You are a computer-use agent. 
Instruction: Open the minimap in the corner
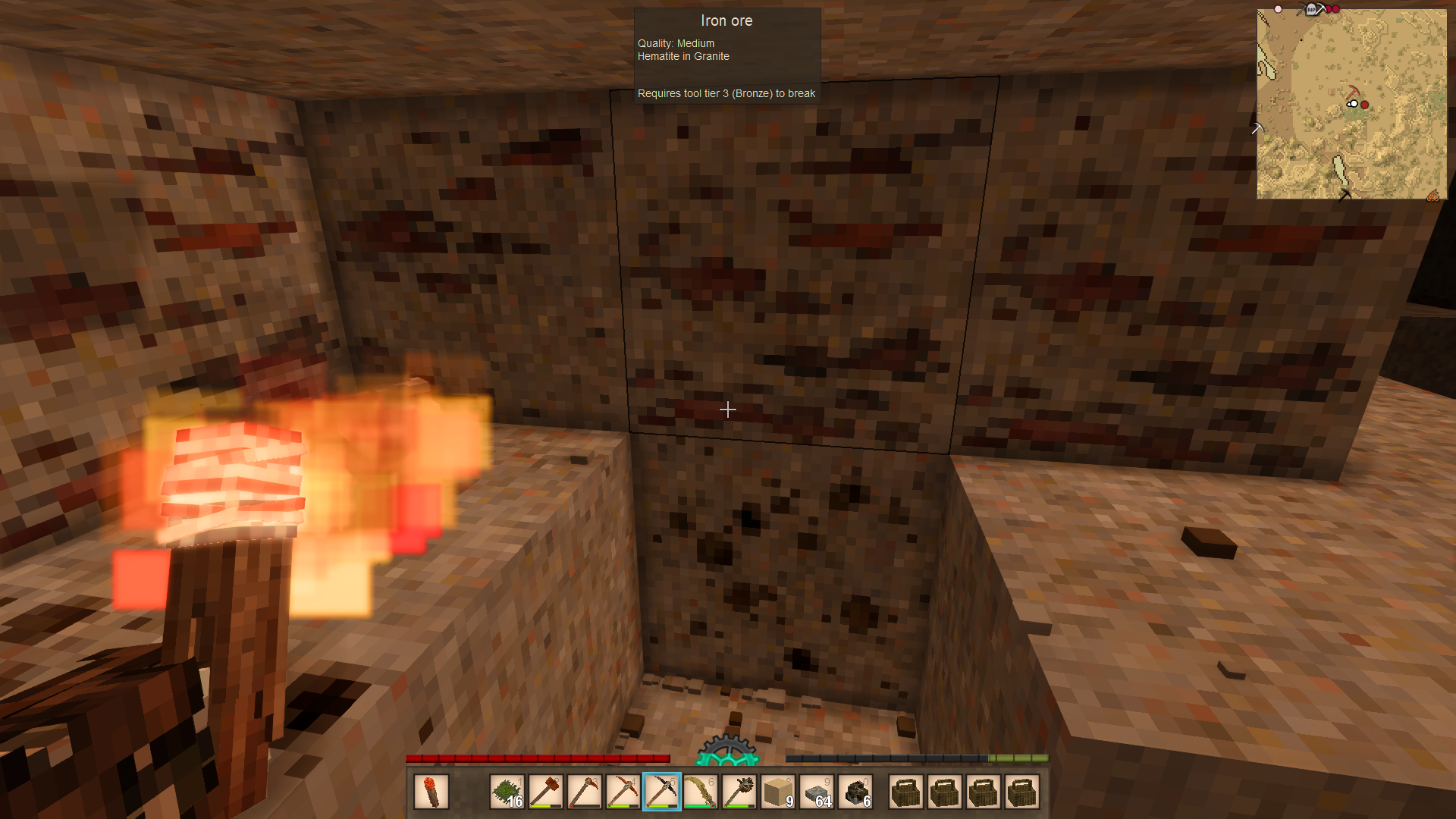point(1351,104)
